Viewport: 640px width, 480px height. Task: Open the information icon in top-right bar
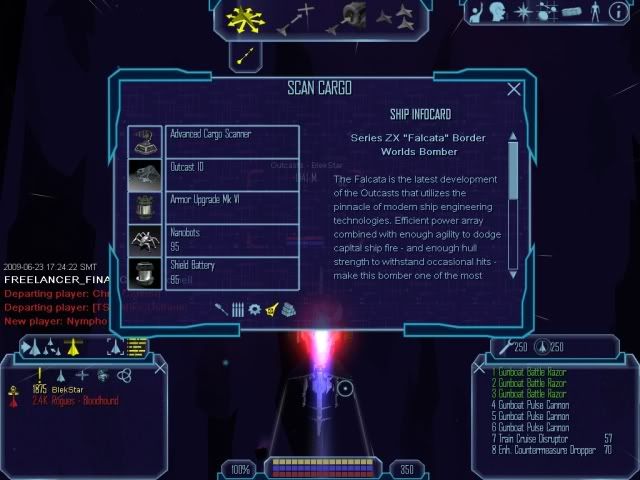(x=621, y=12)
